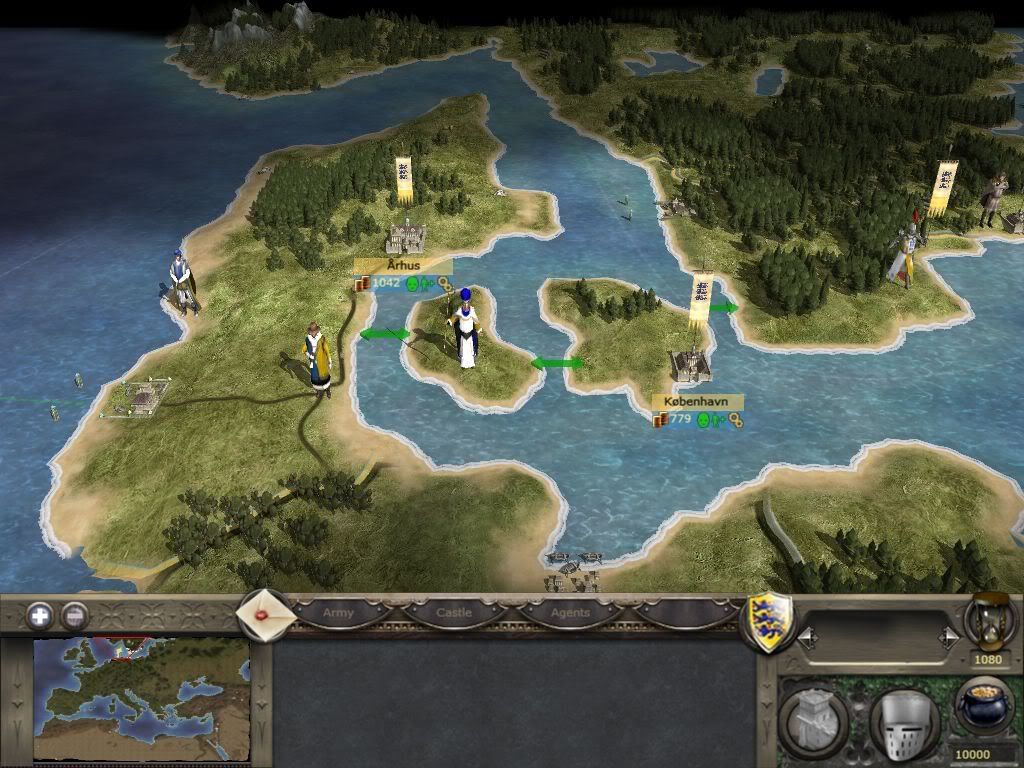Open the recruitment helmet button

[904, 719]
